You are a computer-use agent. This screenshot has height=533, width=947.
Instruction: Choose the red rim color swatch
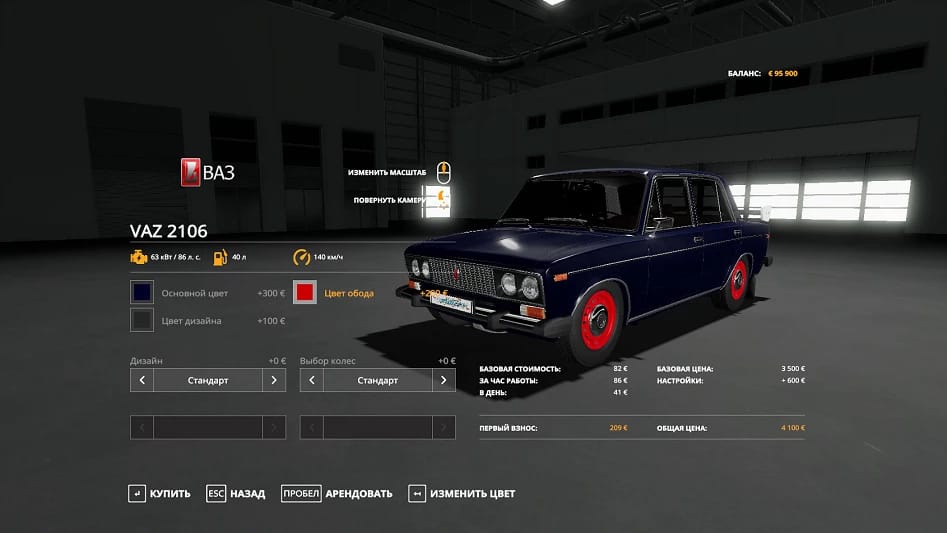click(306, 293)
